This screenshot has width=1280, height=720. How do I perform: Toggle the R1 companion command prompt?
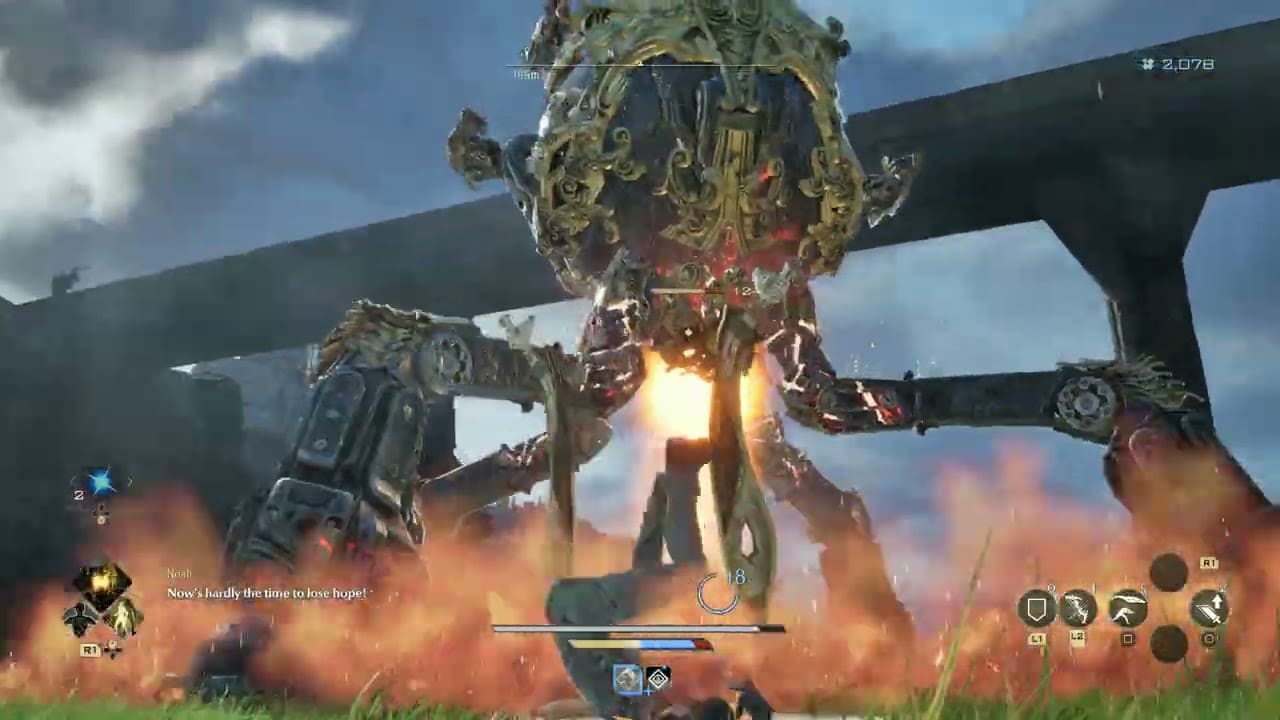pos(89,649)
